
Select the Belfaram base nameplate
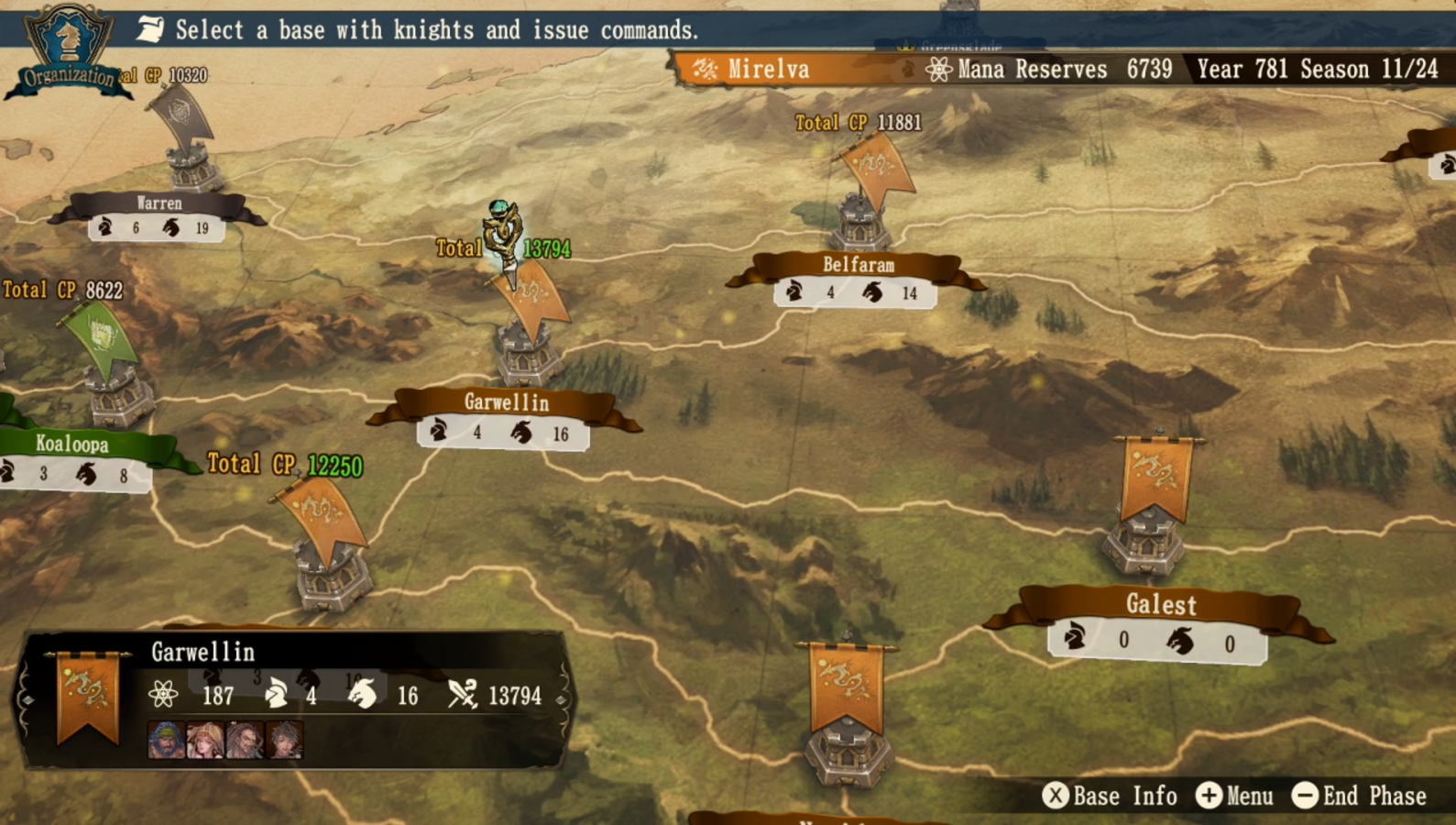coord(858,266)
